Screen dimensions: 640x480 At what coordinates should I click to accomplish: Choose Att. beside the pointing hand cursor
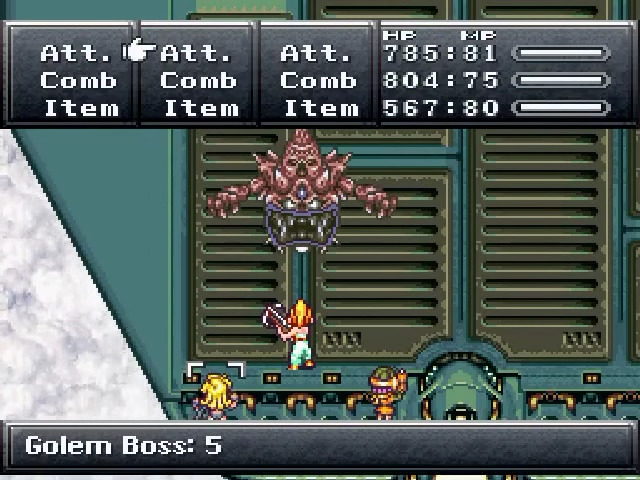coord(197,53)
